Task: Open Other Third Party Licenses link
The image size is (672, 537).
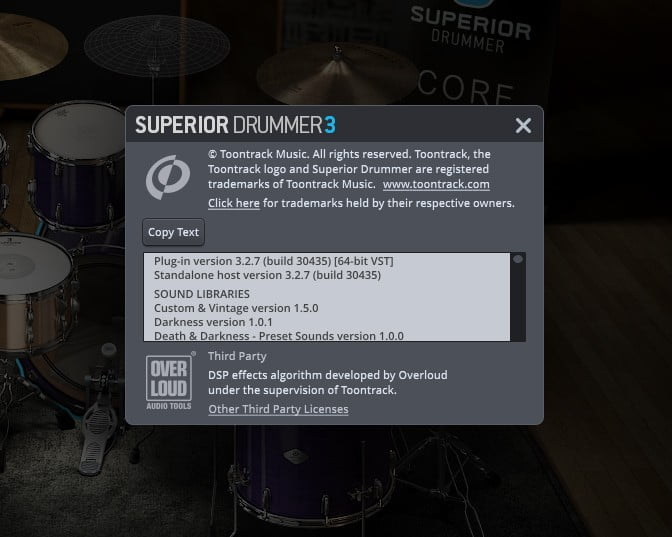Action: pos(278,409)
